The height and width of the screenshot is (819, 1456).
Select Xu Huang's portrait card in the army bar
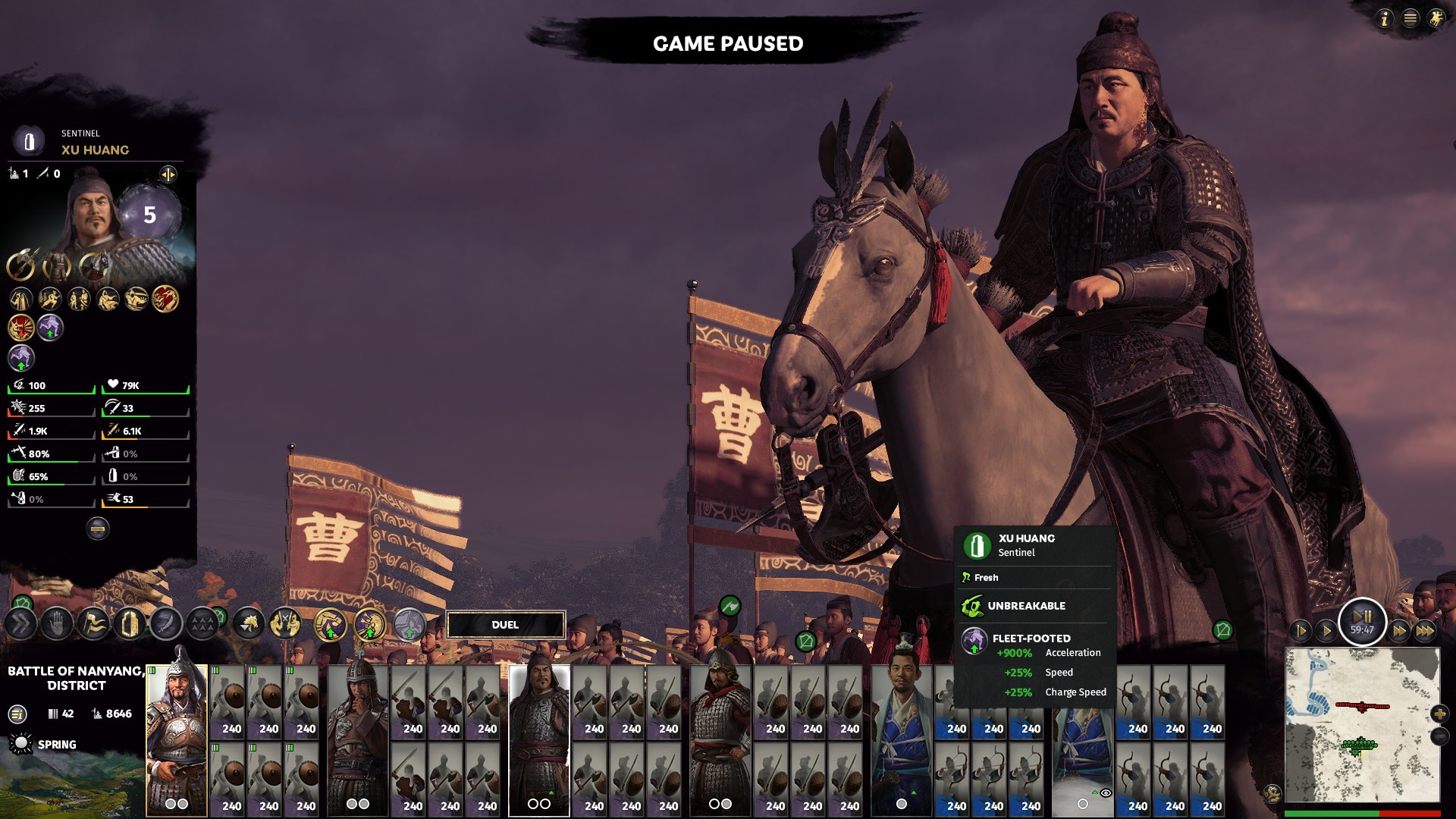538,739
